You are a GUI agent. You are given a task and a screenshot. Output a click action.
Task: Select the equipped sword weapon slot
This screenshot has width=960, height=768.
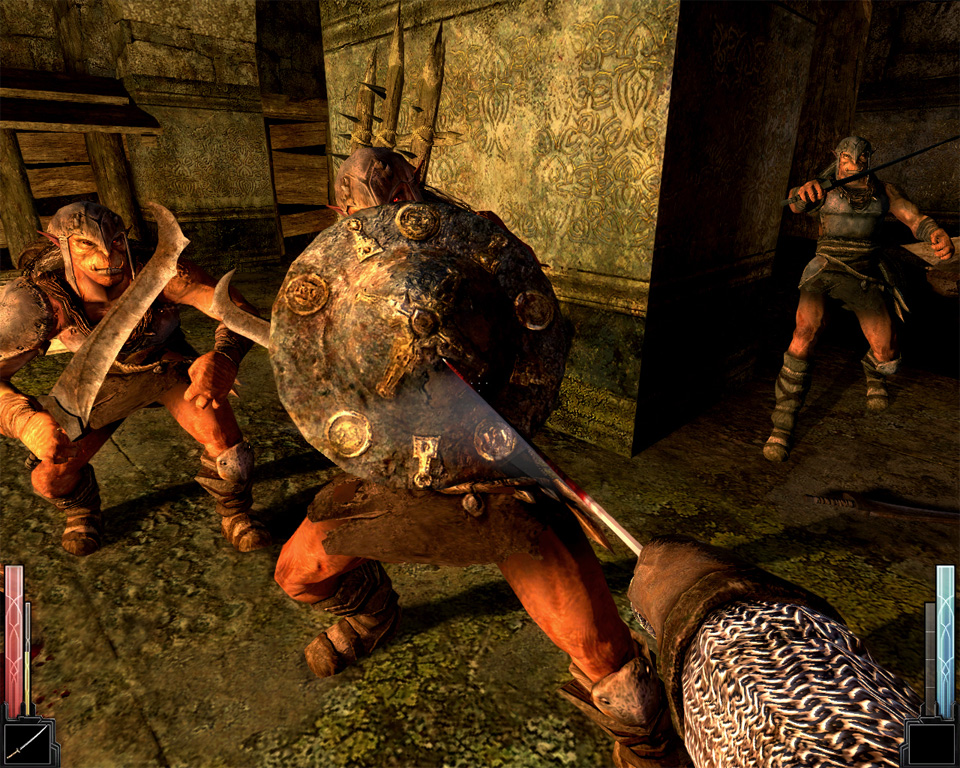click(x=27, y=742)
